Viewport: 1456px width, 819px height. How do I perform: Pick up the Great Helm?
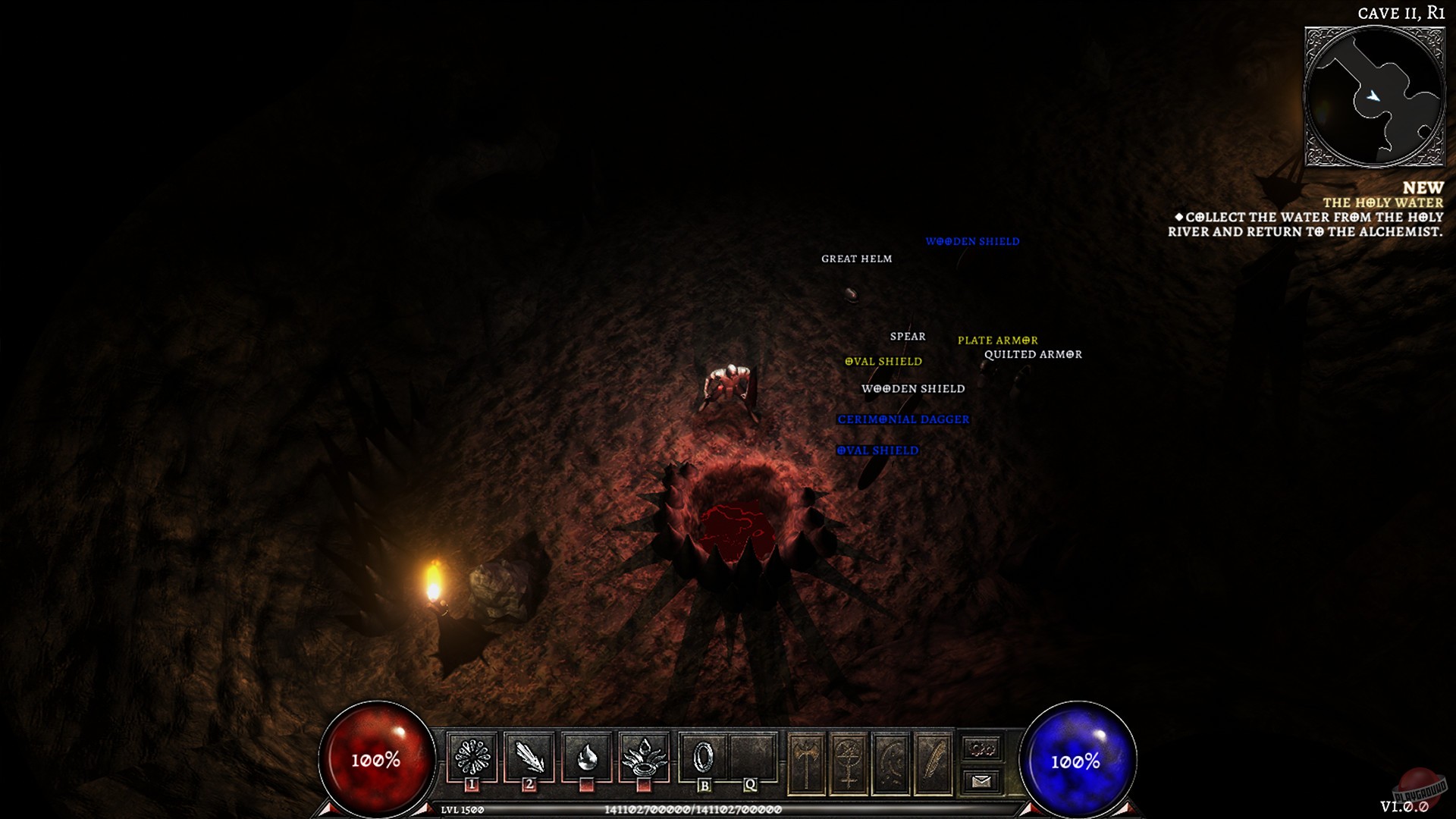(x=856, y=259)
